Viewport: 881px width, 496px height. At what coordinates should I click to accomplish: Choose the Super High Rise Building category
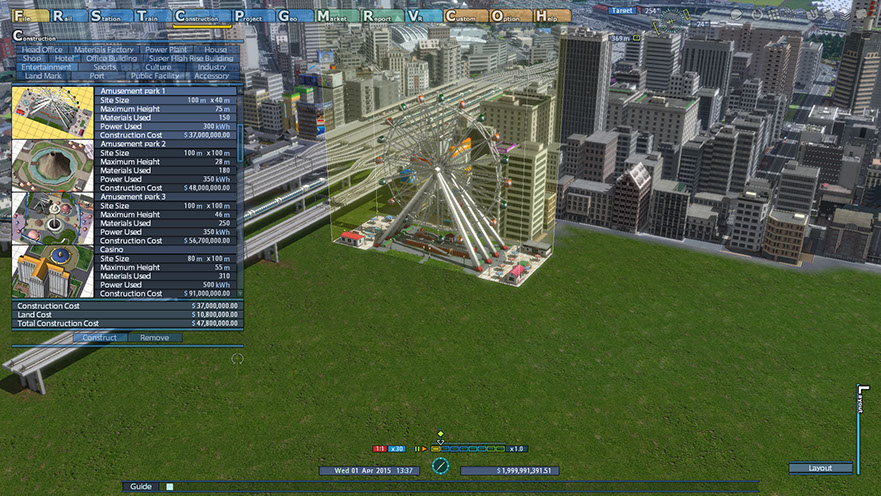(x=189, y=58)
